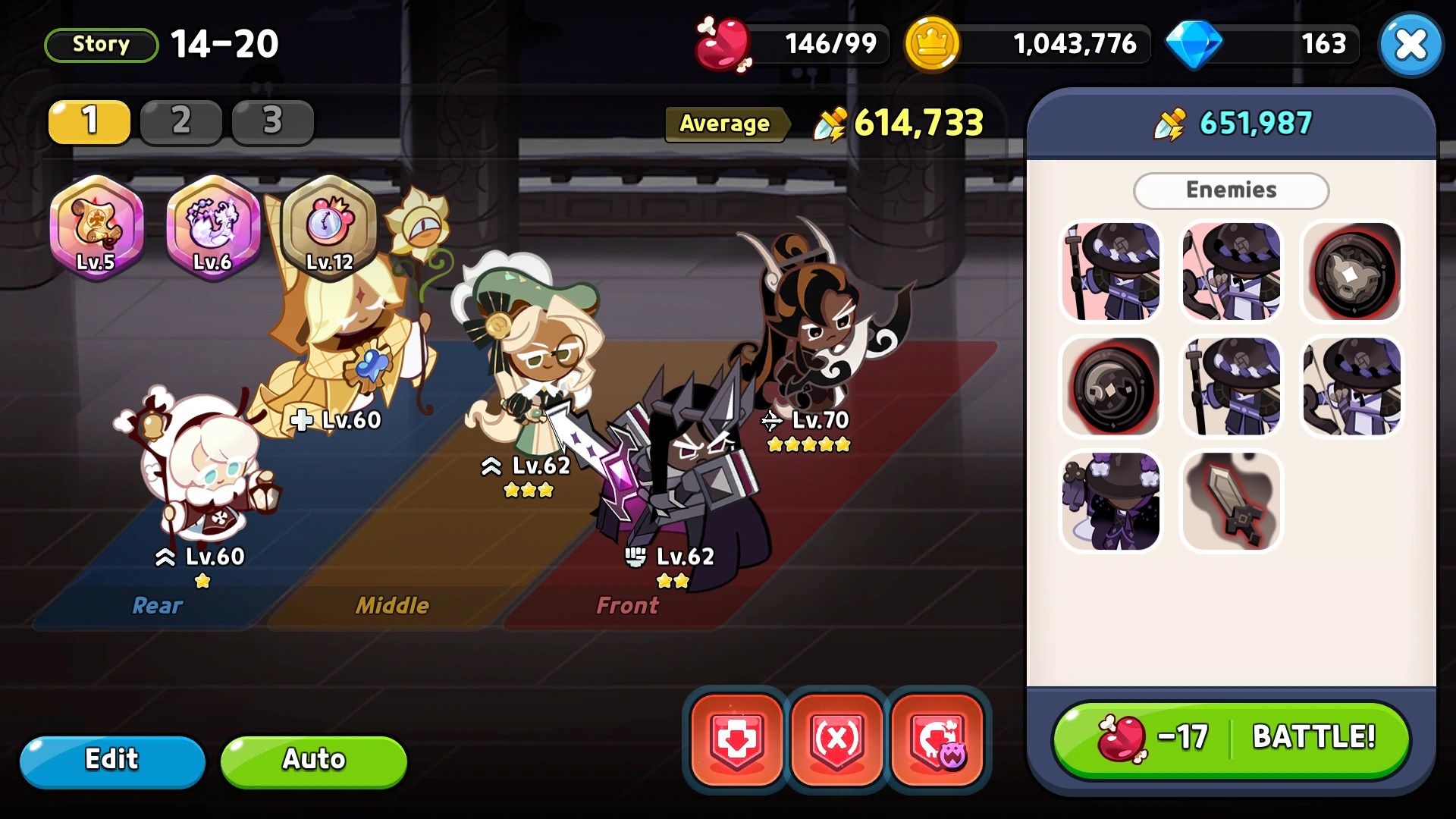Select team preset 1 tab

(89, 121)
